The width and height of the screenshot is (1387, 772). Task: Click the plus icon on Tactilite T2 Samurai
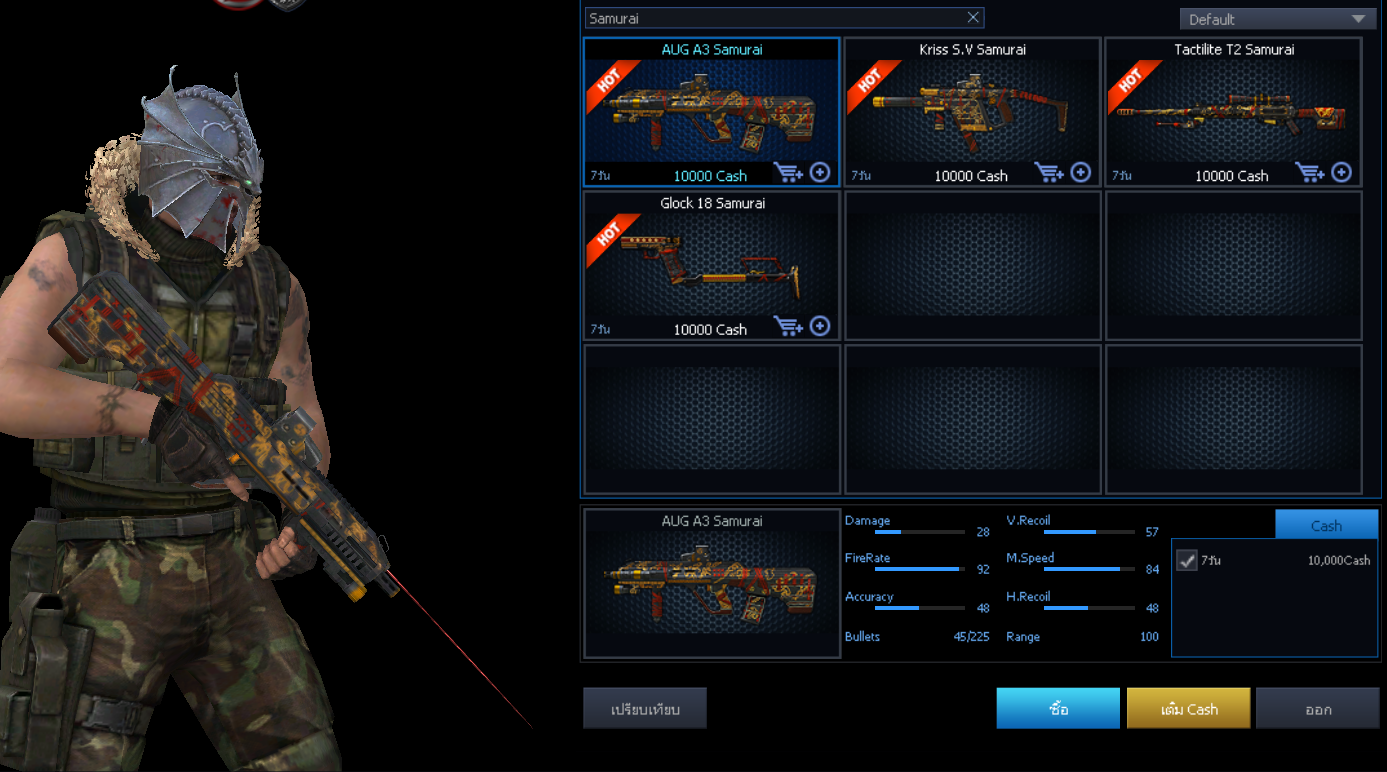(x=1342, y=172)
